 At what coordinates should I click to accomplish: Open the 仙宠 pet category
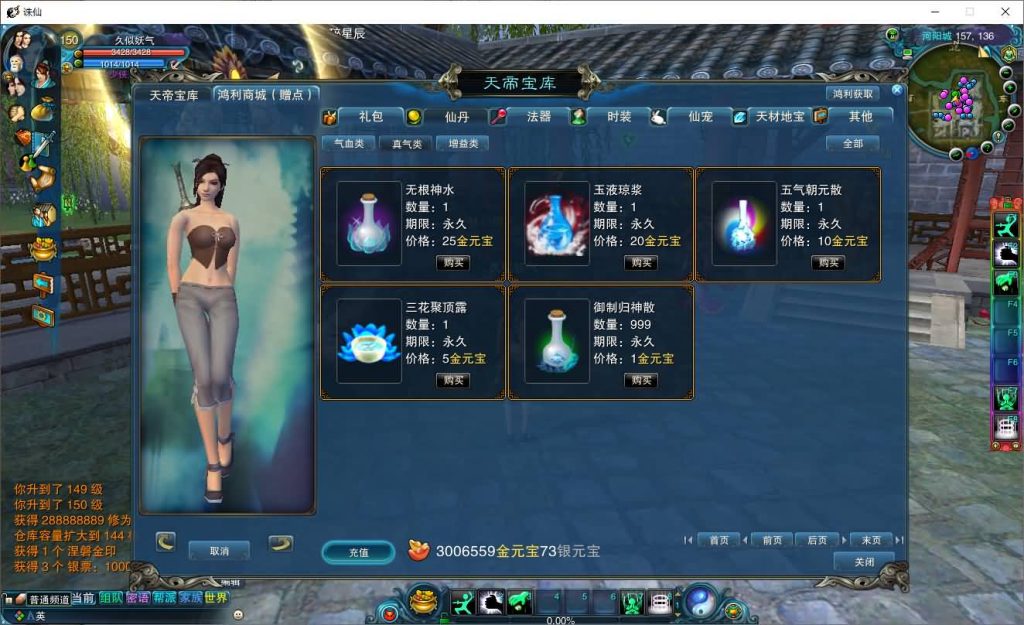pos(700,117)
